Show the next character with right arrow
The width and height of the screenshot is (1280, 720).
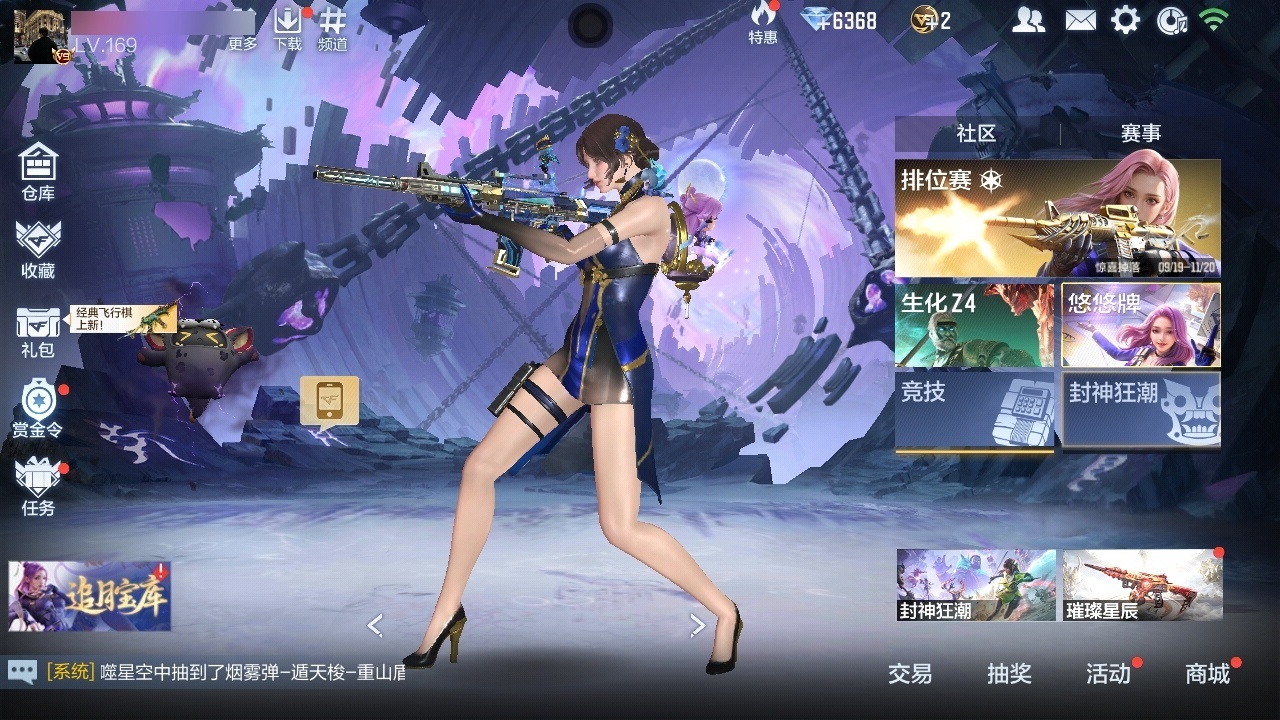[697, 626]
